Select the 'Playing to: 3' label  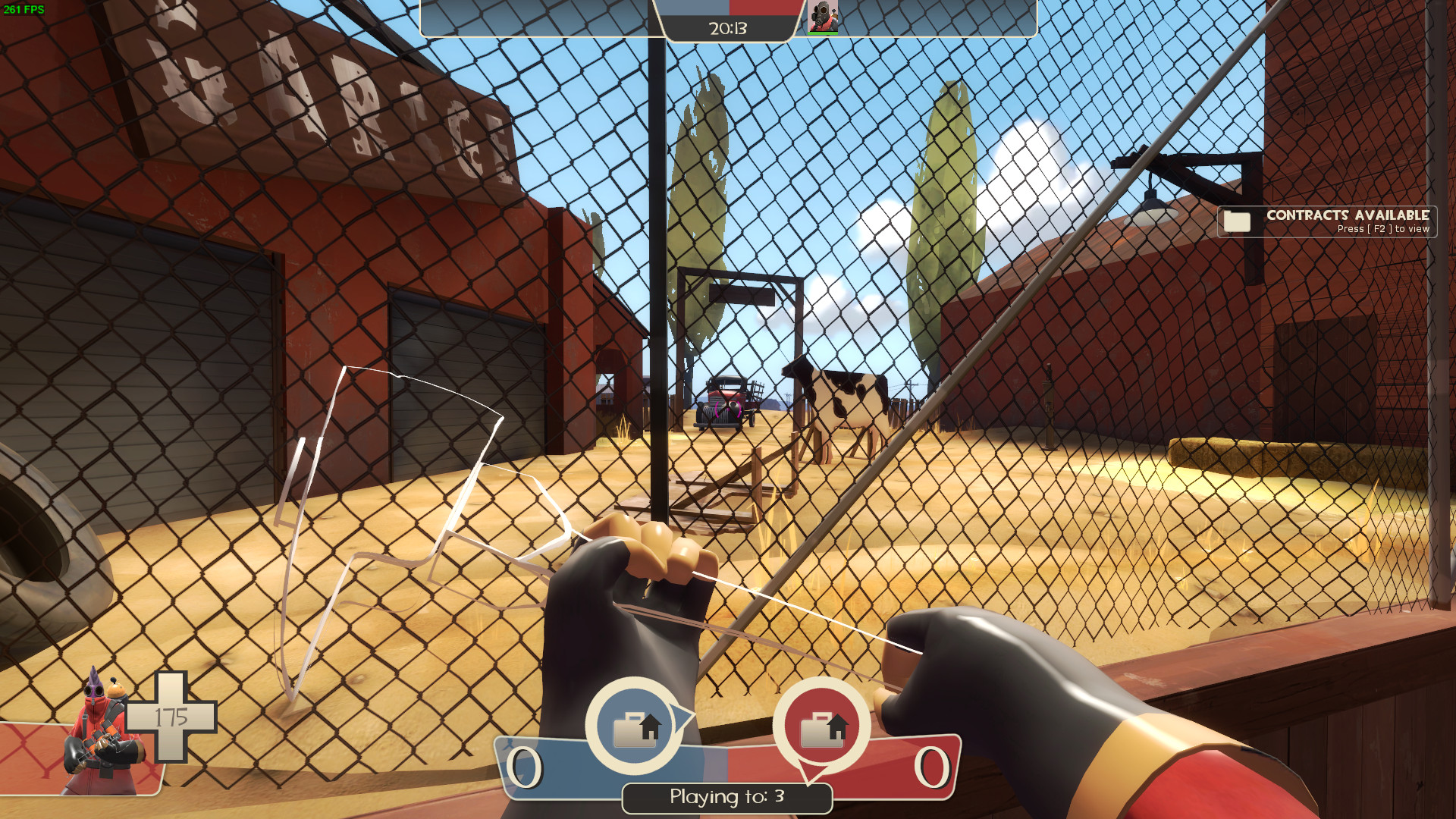pyautogui.click(x=726, y=798)
